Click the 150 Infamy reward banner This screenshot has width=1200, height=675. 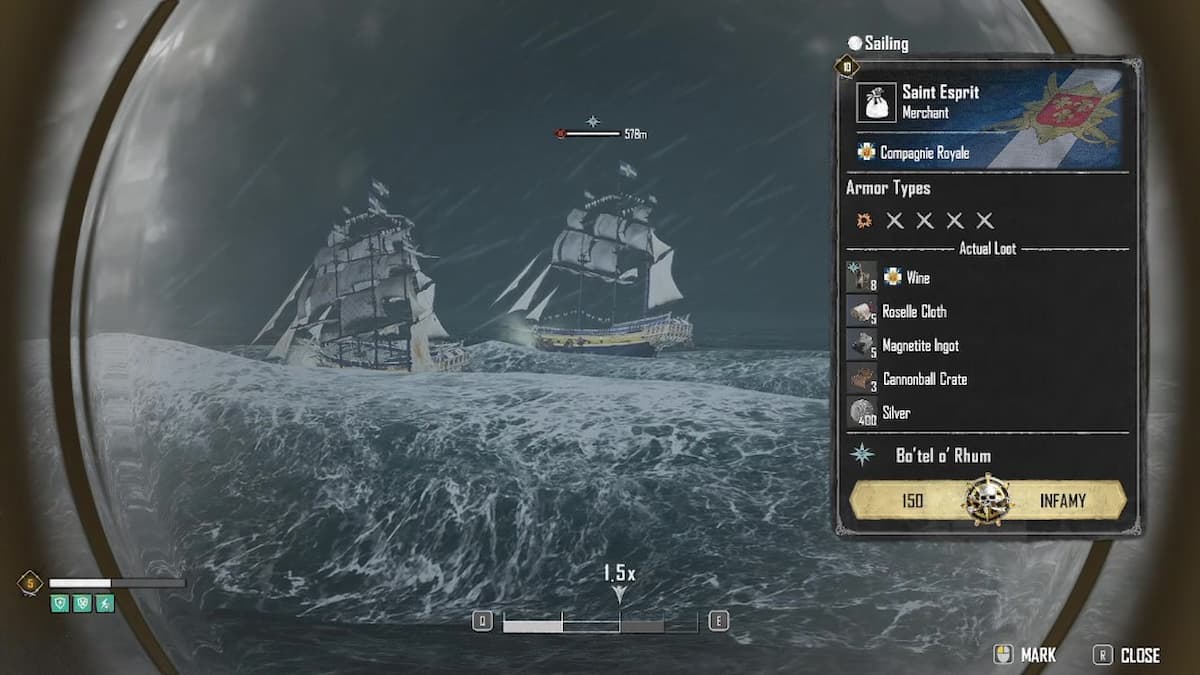[x=986, y=500]
